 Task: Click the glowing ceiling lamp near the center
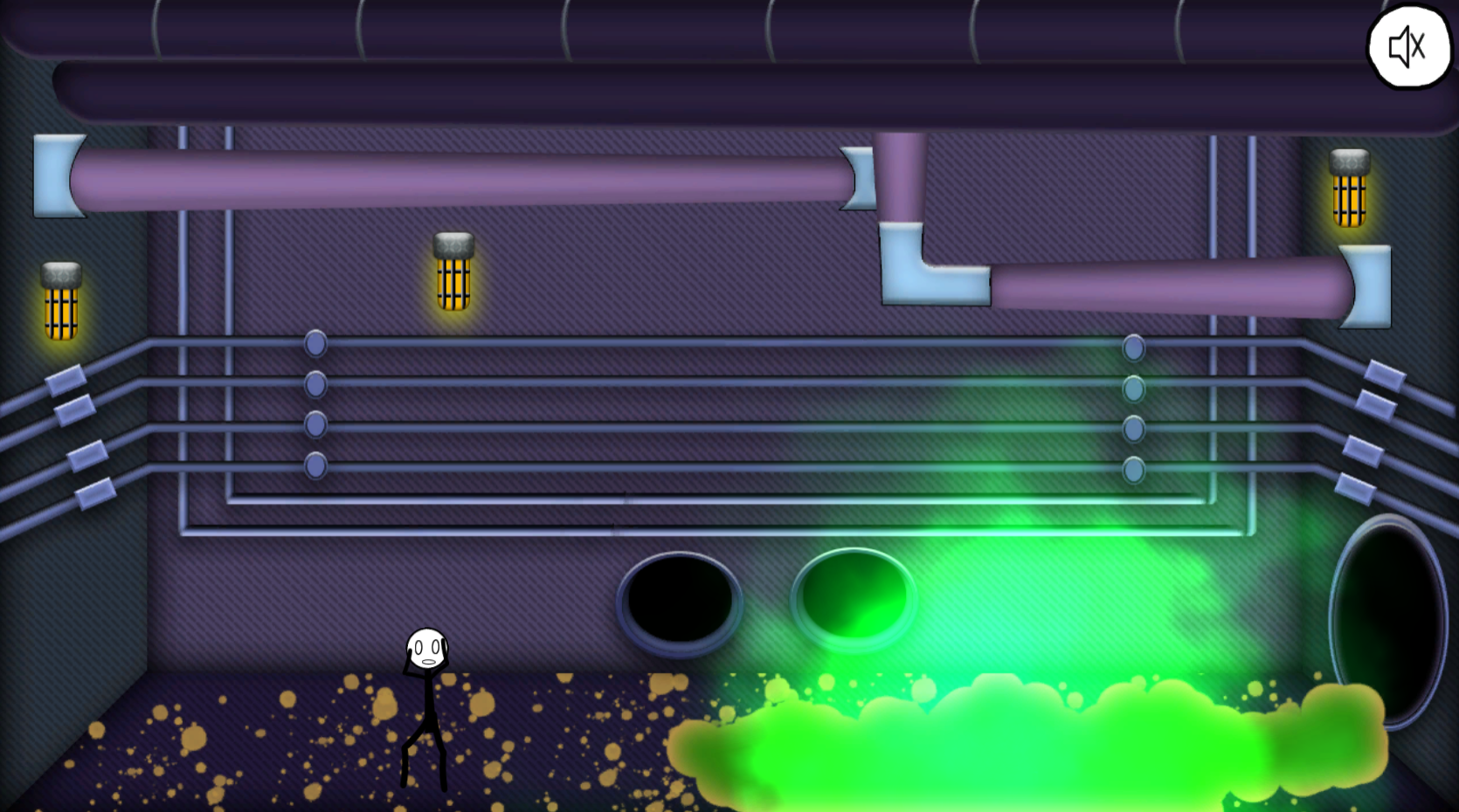452,271
